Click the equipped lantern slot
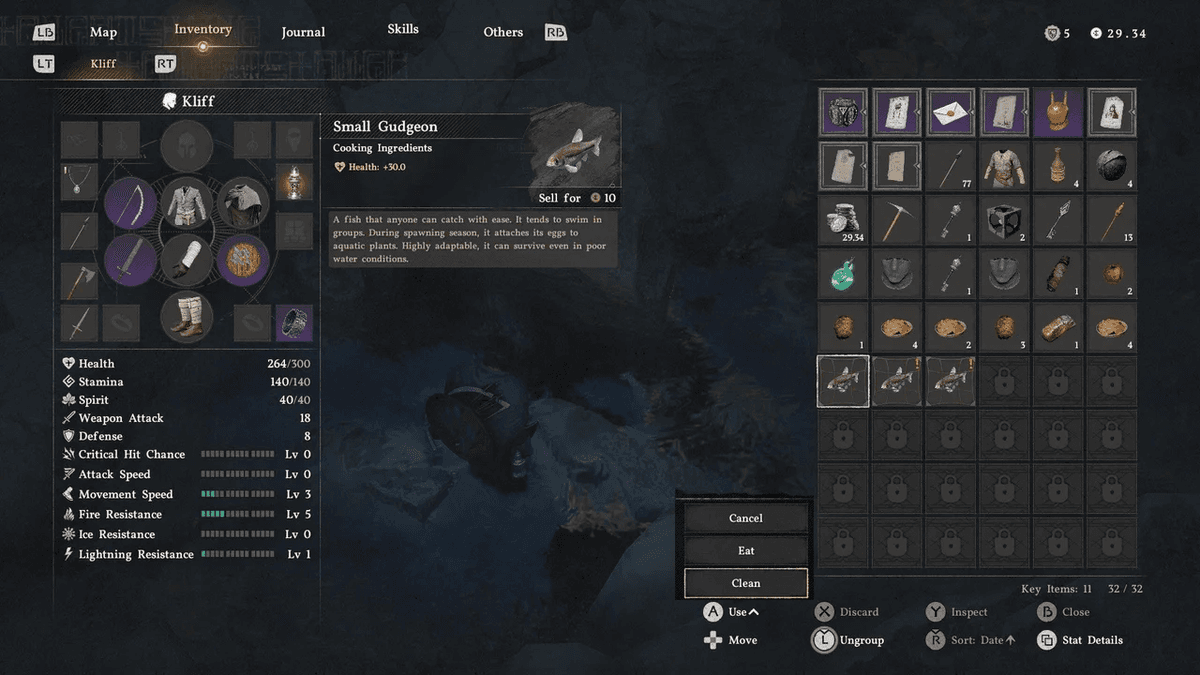This screenshot has height=675, width=1200. click(294, 181)
